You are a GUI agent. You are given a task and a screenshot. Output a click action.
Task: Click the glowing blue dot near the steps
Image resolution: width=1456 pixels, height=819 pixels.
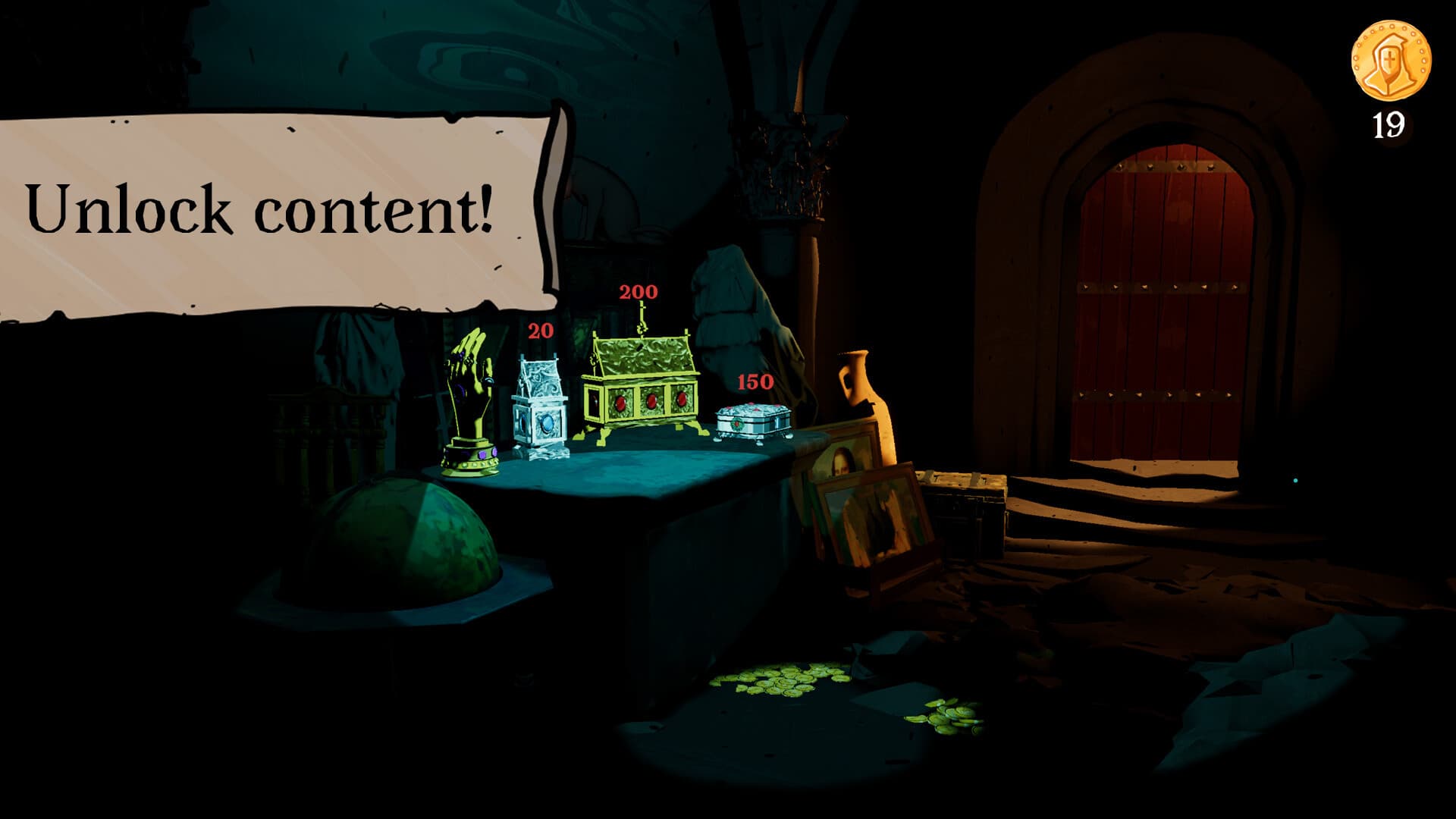pyautogui.click(x=1296, y=480)
